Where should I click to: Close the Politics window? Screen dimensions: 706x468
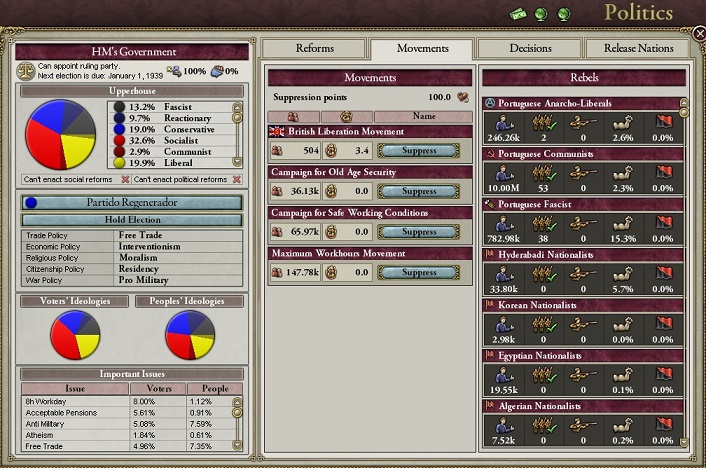699,34
